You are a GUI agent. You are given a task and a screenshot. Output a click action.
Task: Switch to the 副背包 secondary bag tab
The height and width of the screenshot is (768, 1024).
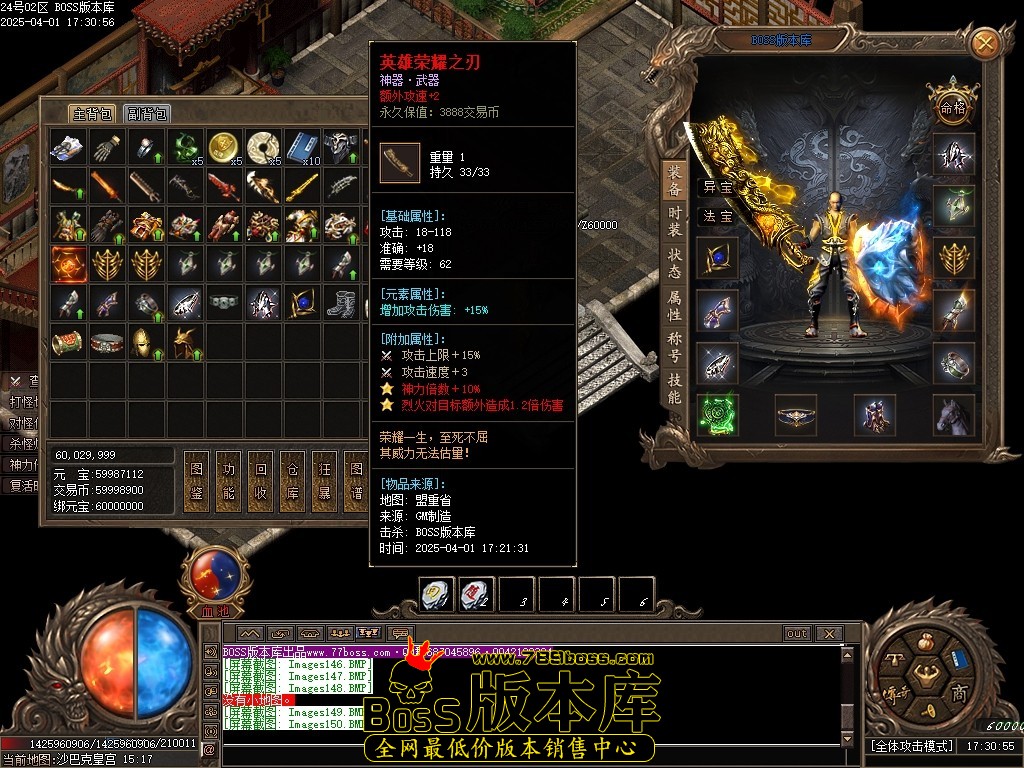tap(148, 114)
